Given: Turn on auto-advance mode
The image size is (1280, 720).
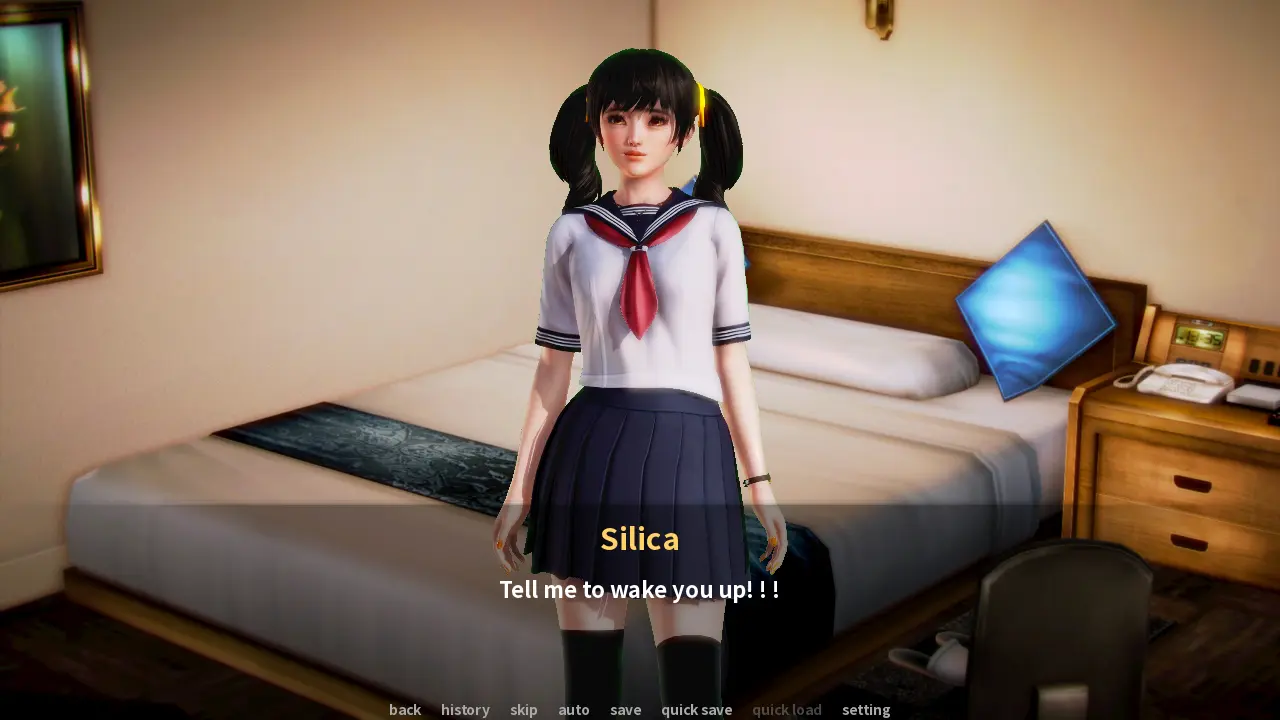Looking at the screenshot, I should pos(573,710).
